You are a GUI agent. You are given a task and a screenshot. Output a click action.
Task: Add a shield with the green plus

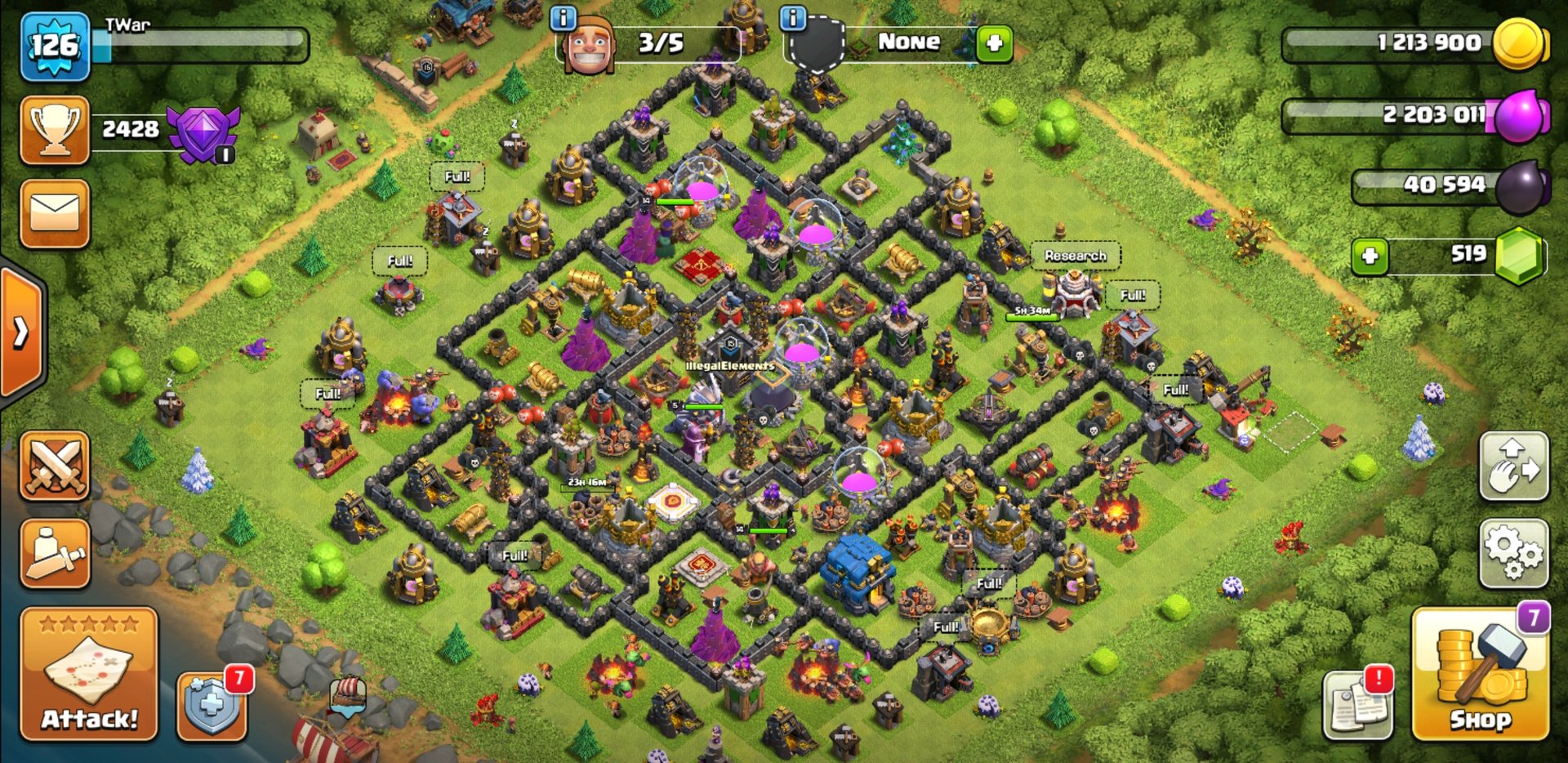(994, 43)
